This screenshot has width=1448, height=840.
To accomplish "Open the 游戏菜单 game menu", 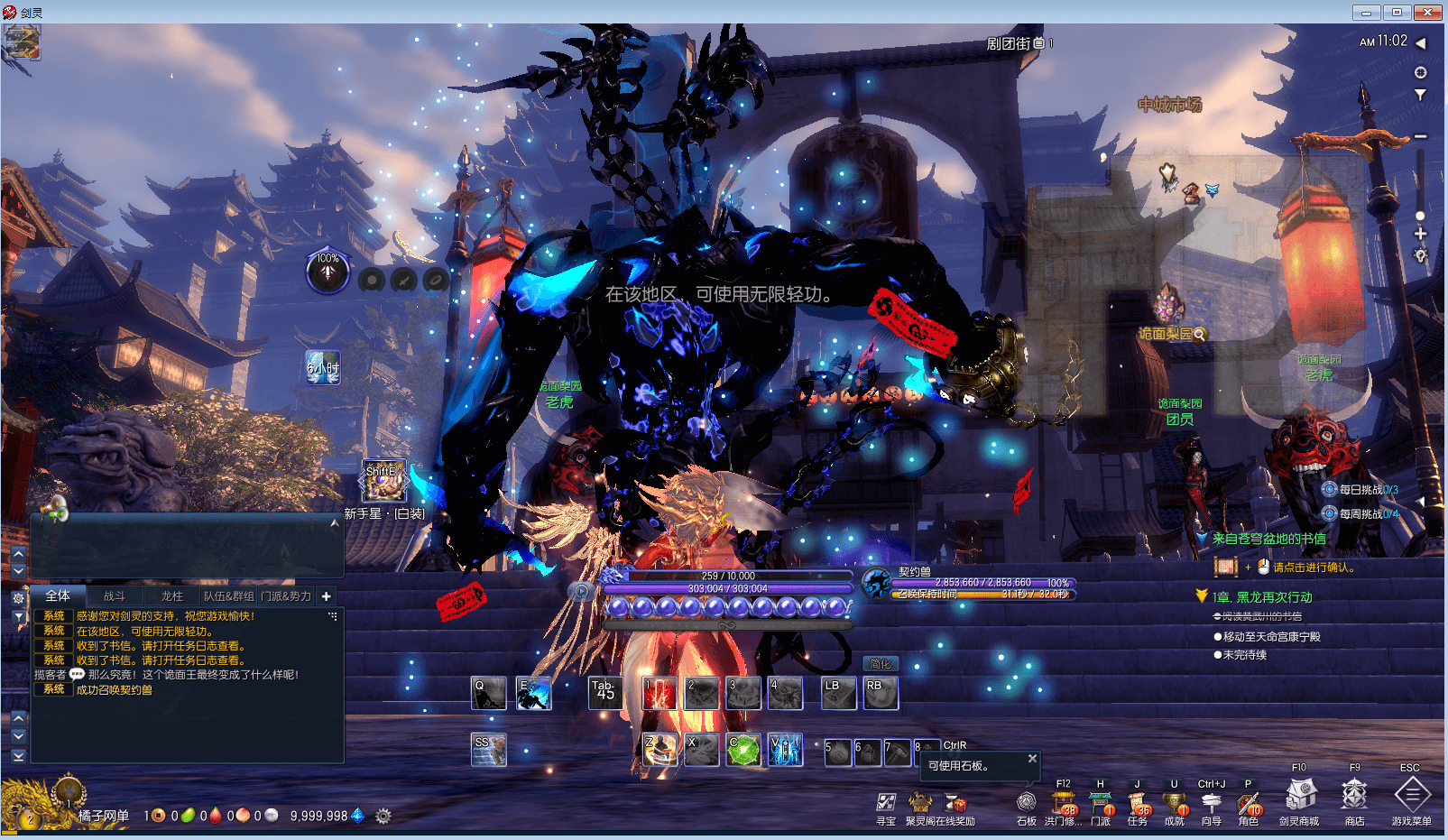I will (1412, 797).
